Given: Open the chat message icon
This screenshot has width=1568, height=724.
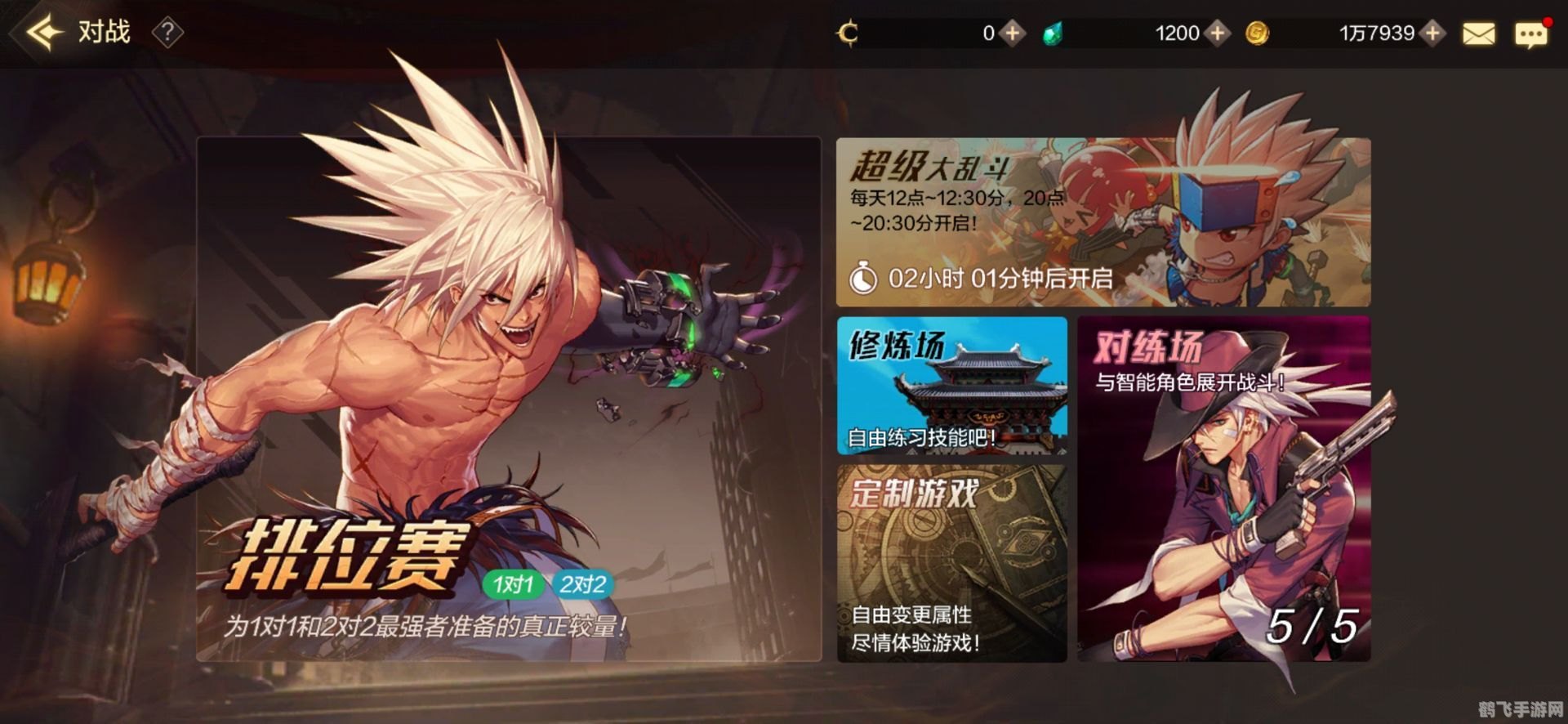Looking at the screenshot, I should (x=1534, y=34).
